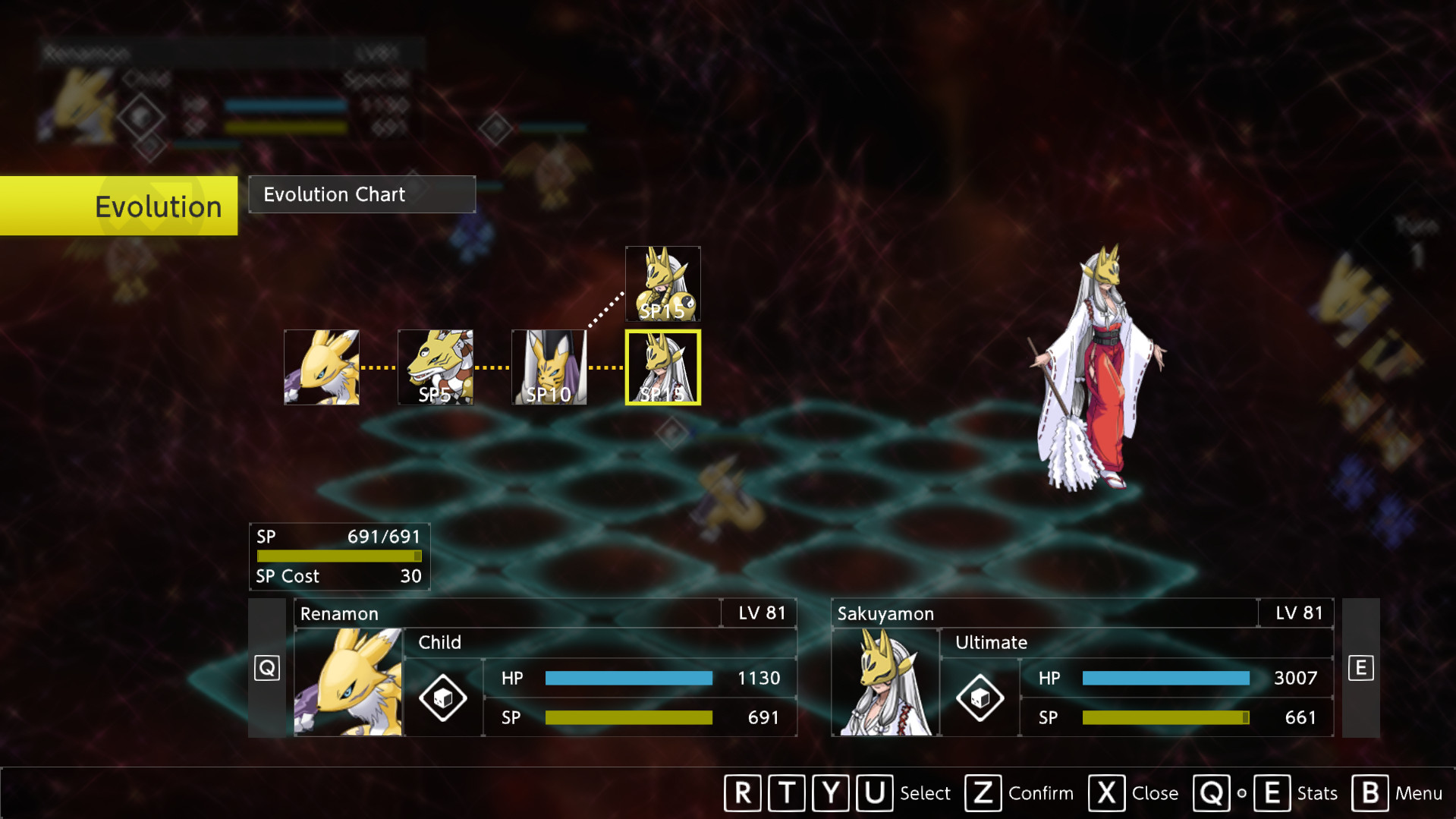Select the SP10 Taomon evolution icon

point(549,367)
